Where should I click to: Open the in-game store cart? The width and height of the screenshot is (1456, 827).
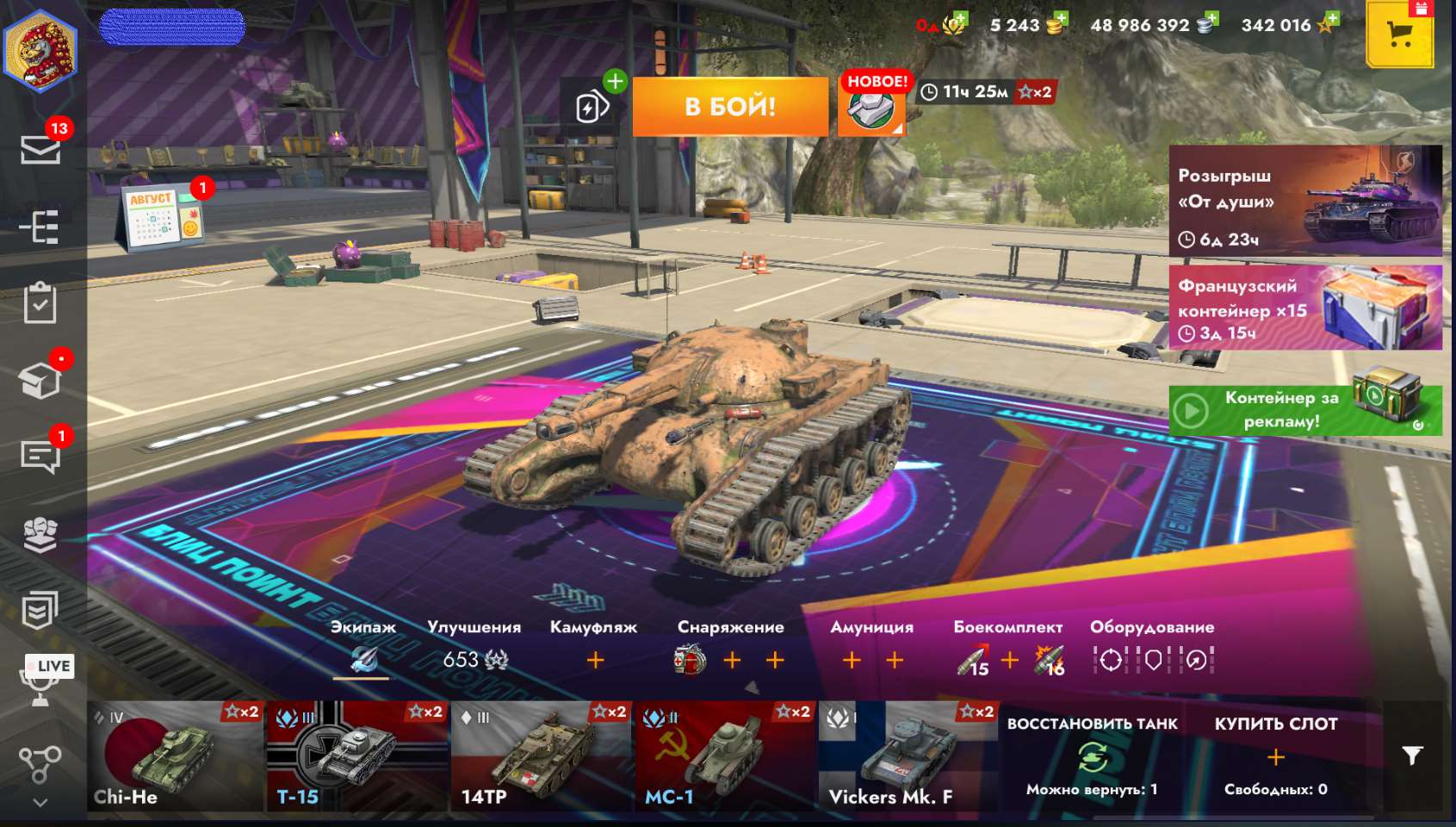click(x=1401, y=36)
